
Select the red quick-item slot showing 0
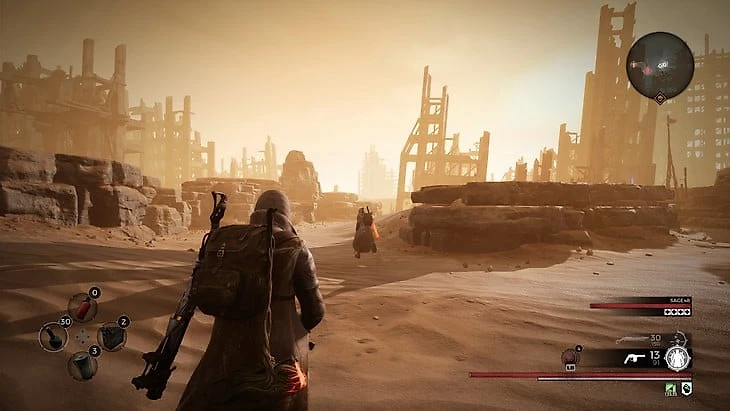(82, 307)
